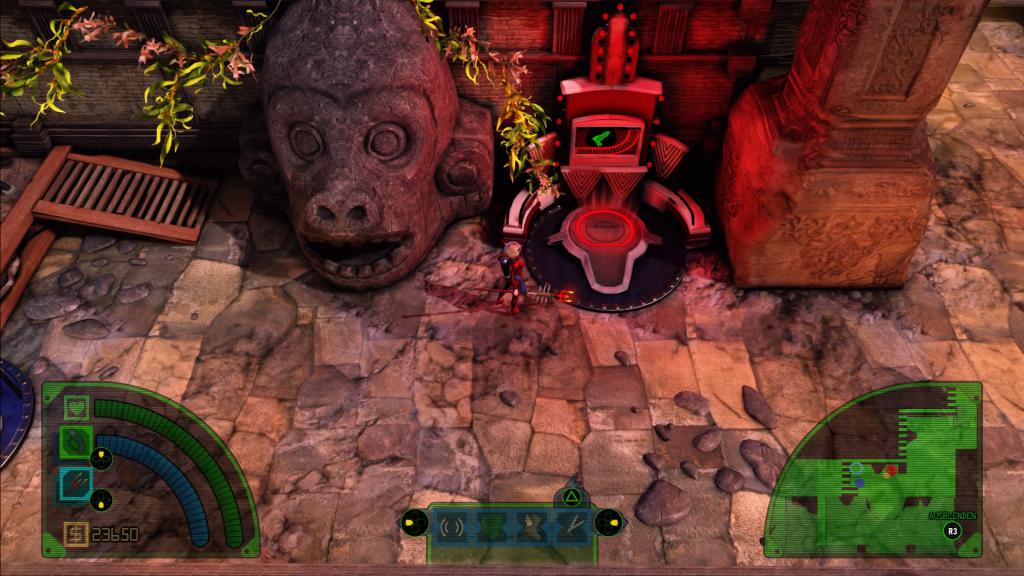Choose the green shield gadget slot
1024x576 pixels.
(489, 525)
